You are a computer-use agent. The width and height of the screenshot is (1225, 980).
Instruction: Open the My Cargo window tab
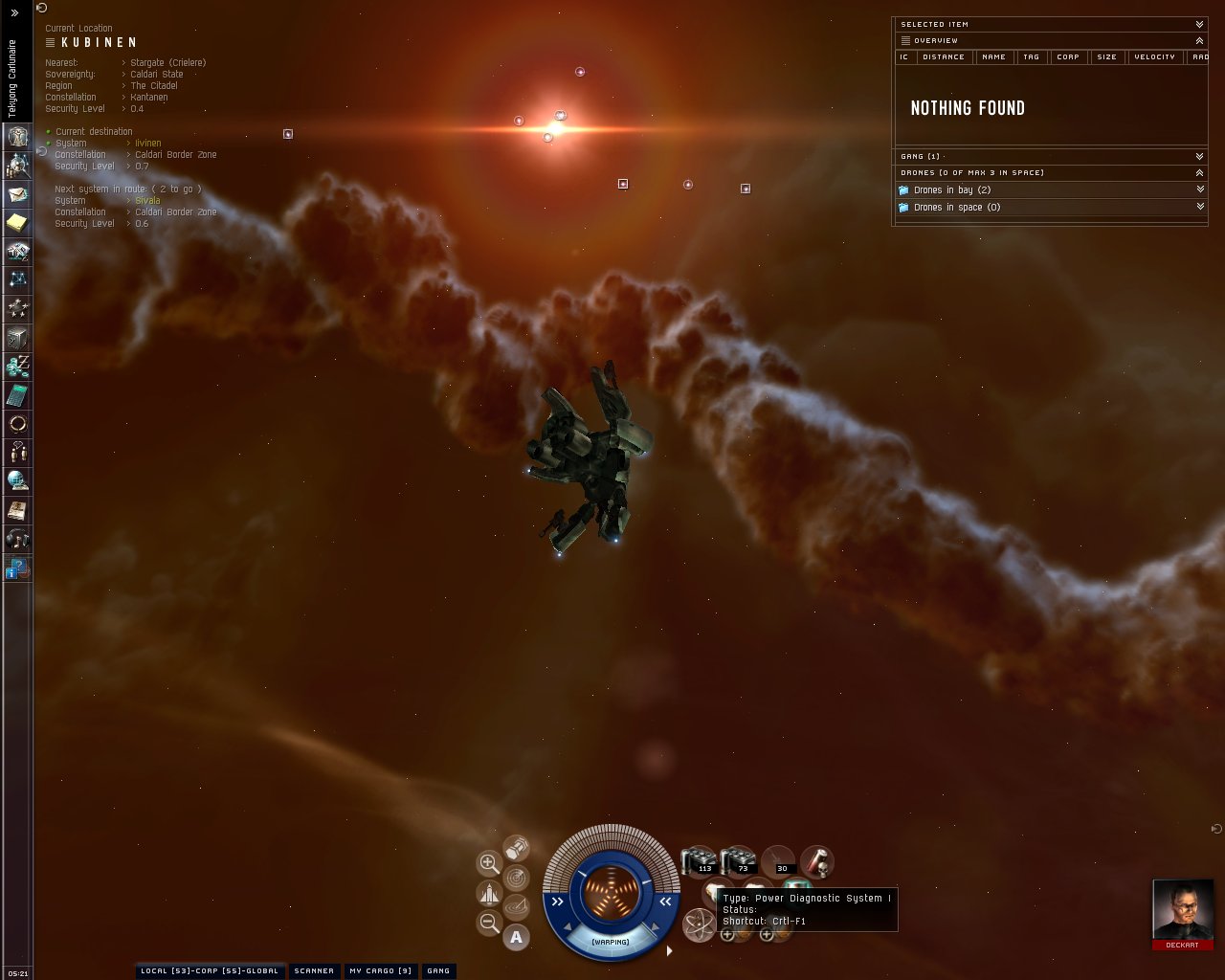tap(380, 970)
